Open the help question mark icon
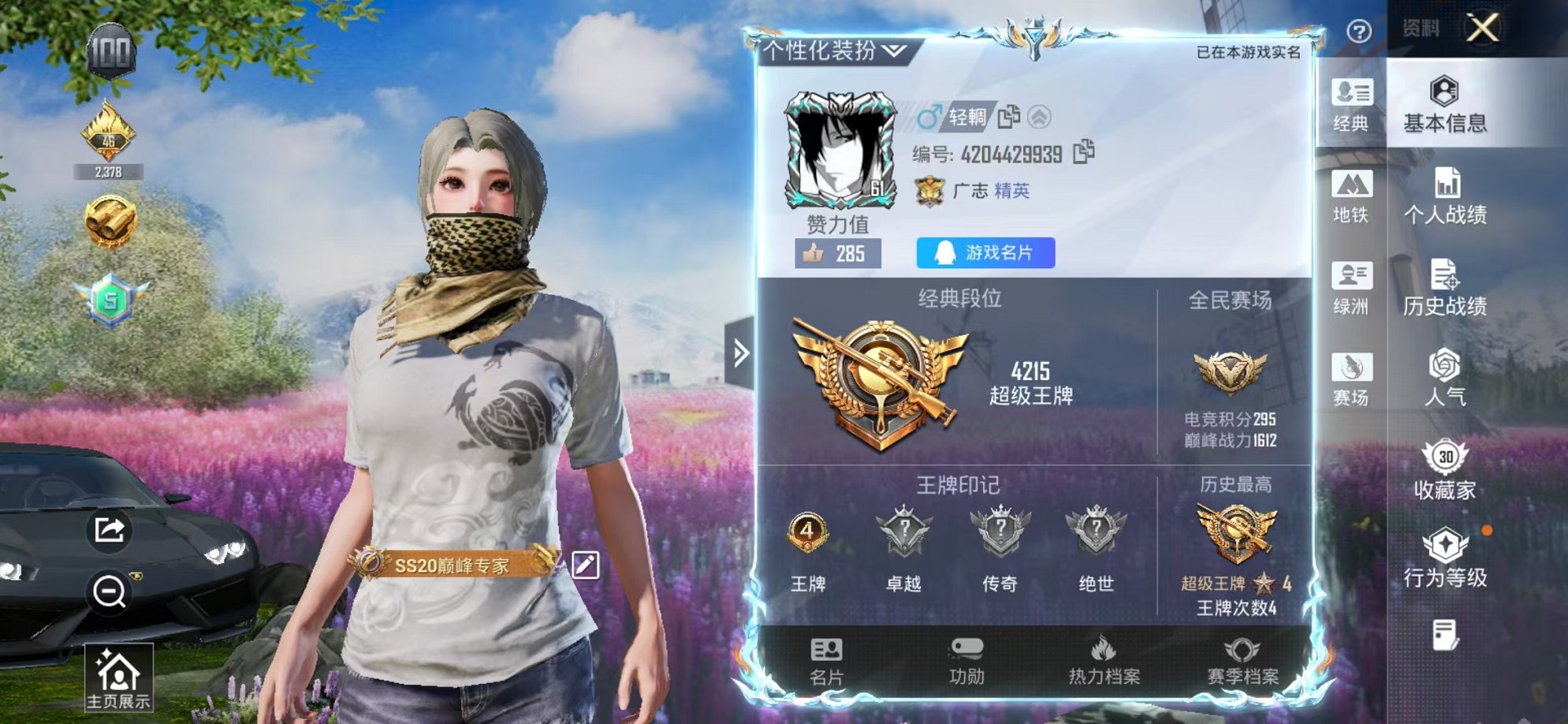The height and width of the screenshot is (724, 1568). point(1358,31)
